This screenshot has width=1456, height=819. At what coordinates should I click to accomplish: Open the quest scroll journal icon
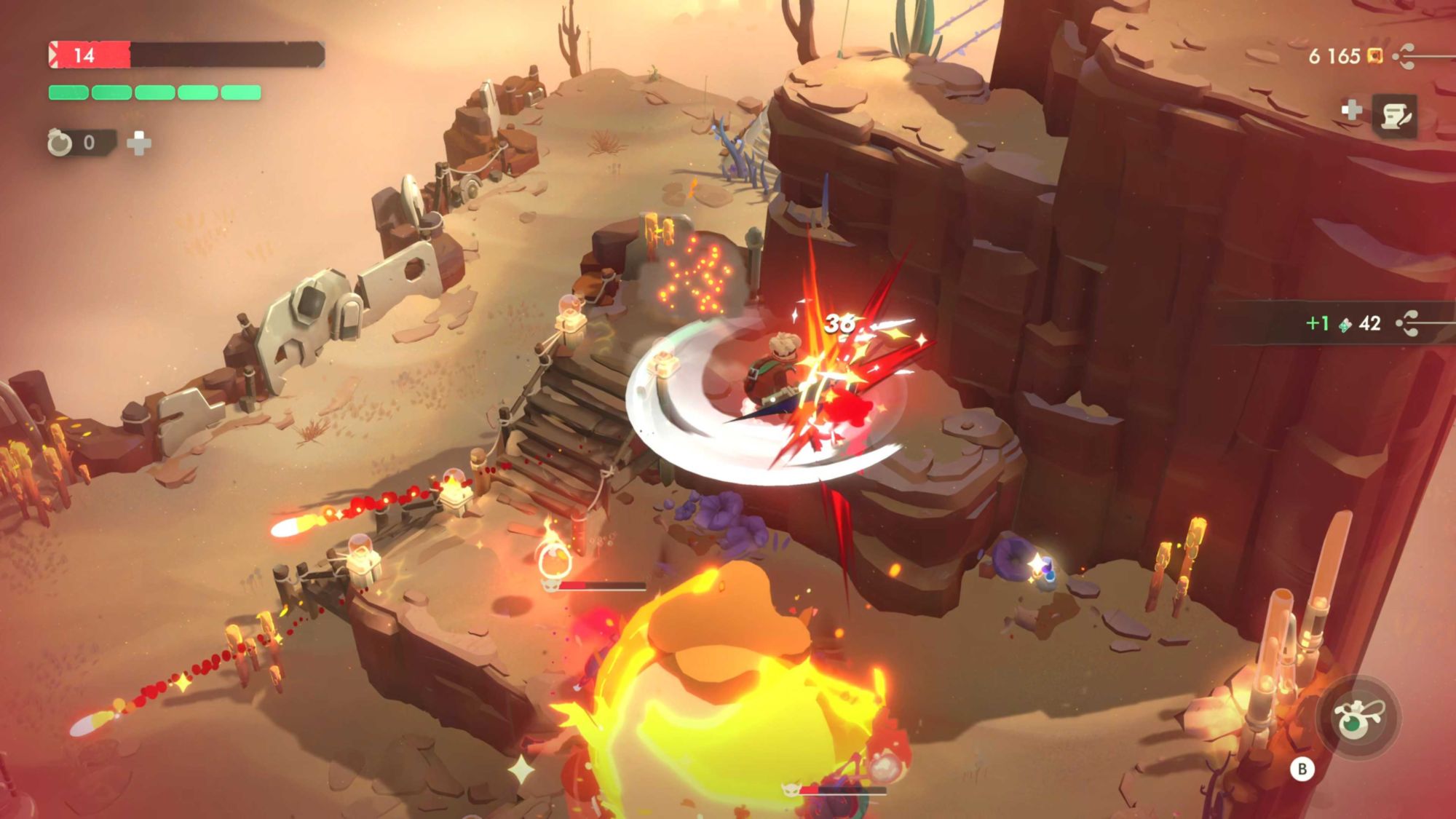1395,115
